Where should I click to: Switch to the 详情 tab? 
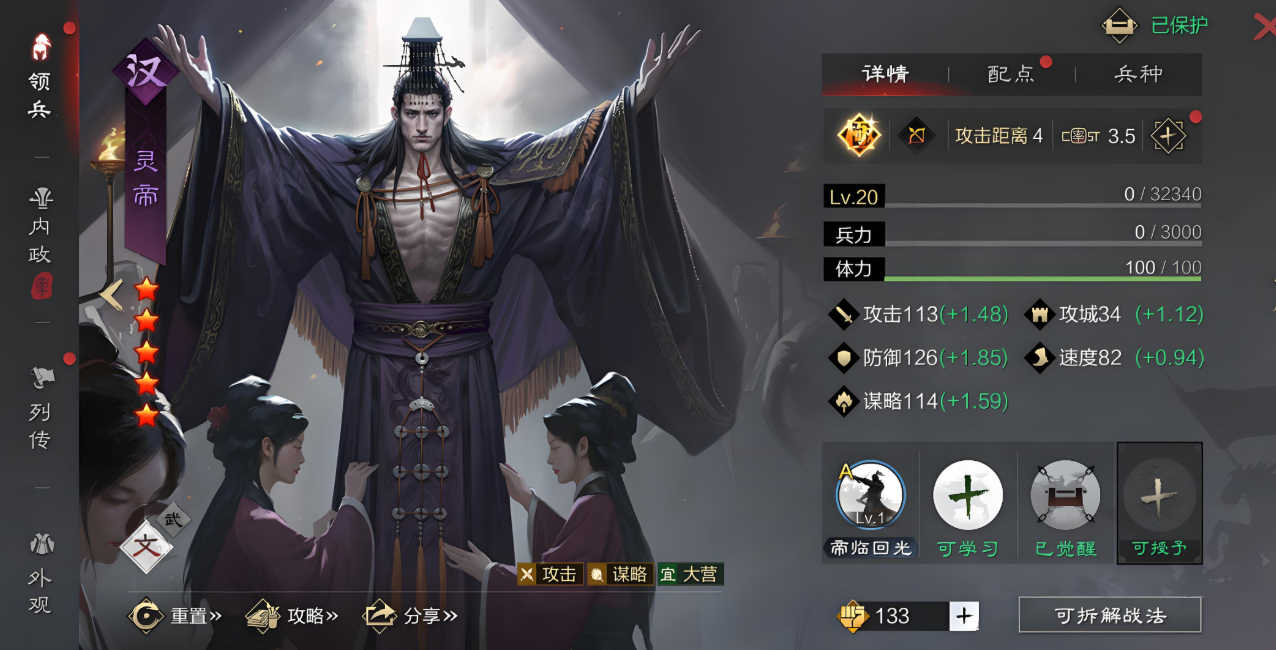click(885, 74)
